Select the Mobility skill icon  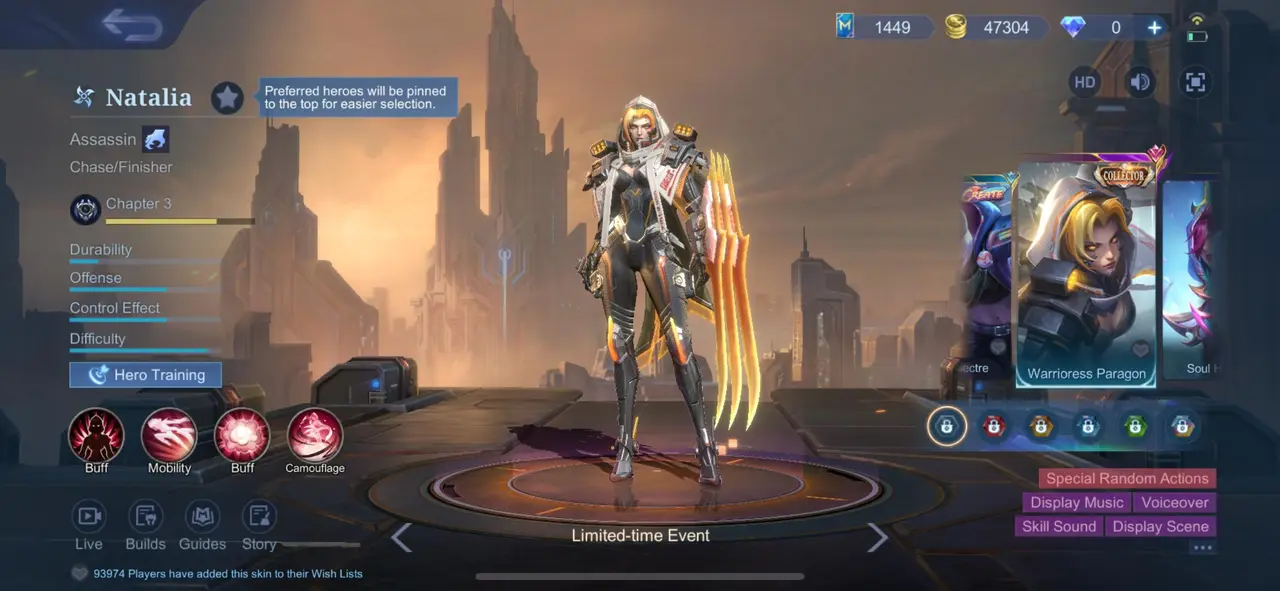(169, 436)
